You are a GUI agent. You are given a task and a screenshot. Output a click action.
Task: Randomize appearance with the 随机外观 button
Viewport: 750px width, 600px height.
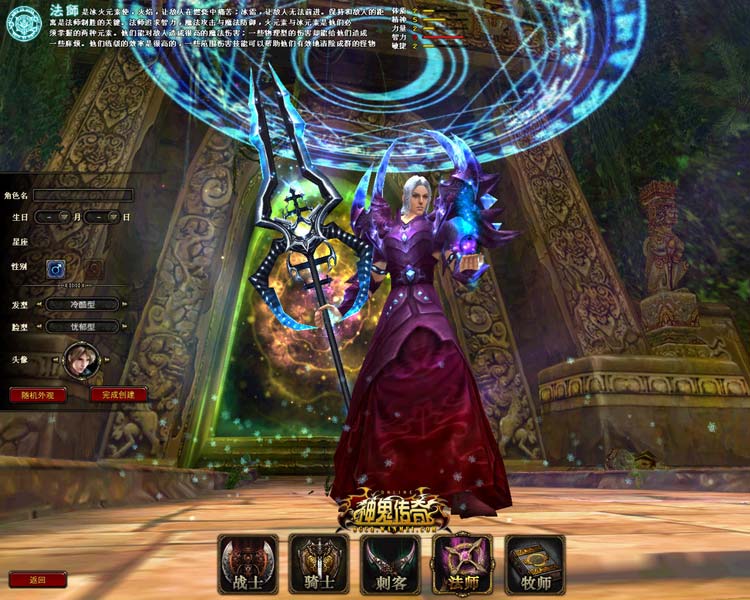coord(38,395)
